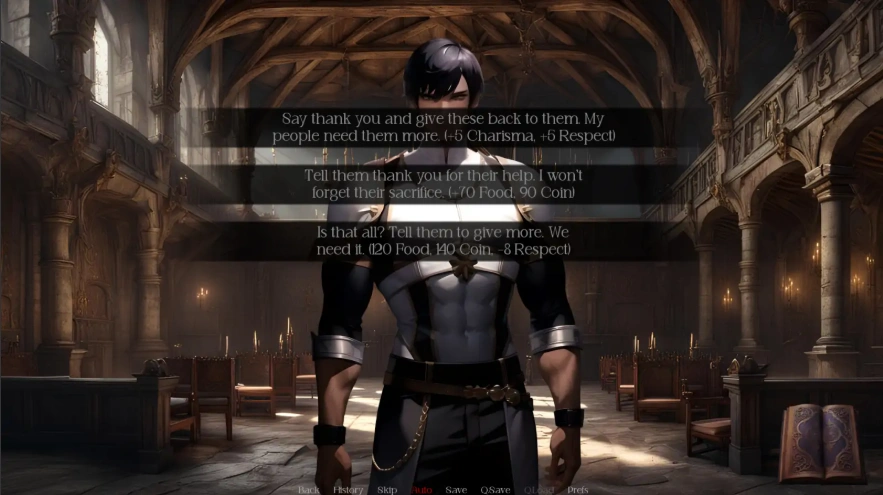
Task: Choose the reply returning gifts for Charisma
Action: (443, 127)
